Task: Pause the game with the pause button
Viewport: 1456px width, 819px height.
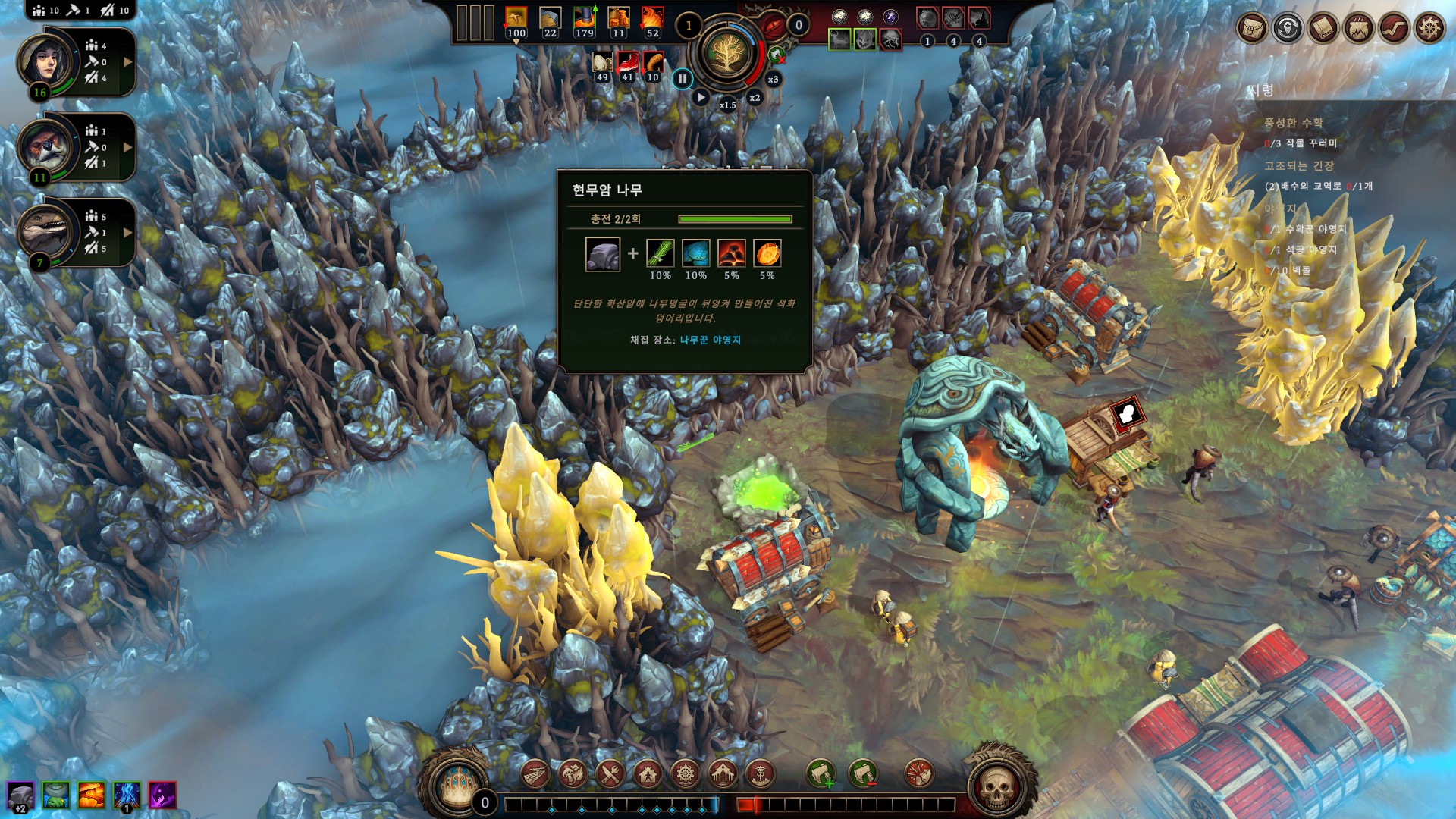Action: coord(682,78)
